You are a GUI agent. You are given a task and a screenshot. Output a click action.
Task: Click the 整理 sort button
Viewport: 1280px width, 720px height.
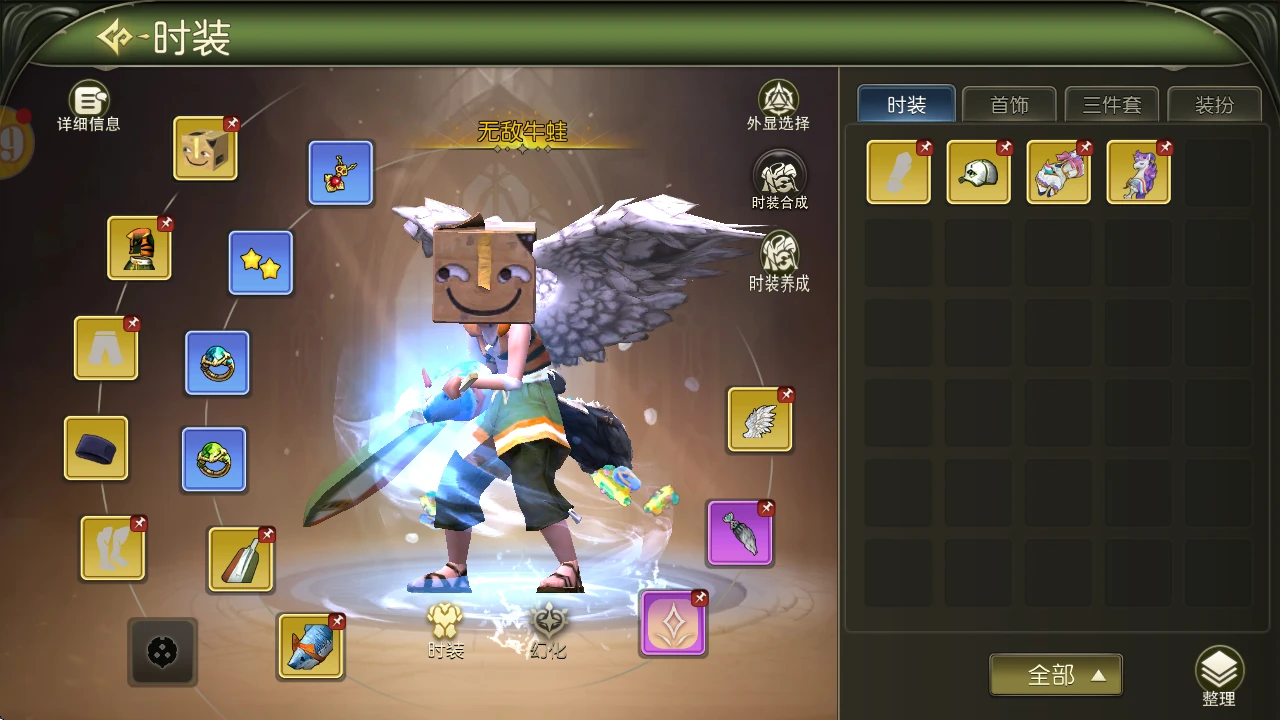coord(1219,677)
